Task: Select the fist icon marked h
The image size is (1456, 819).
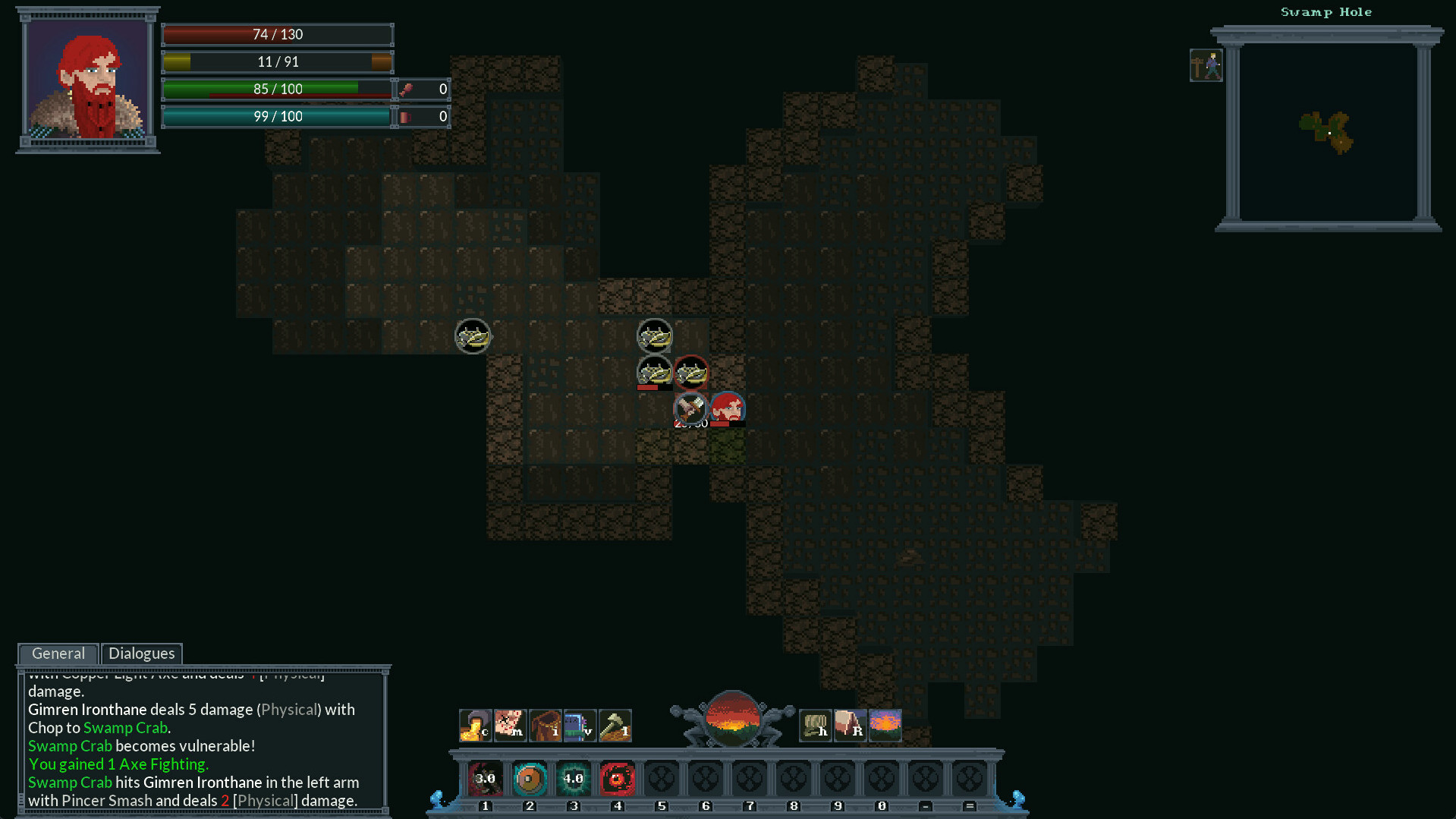Action: pos(816,726)
